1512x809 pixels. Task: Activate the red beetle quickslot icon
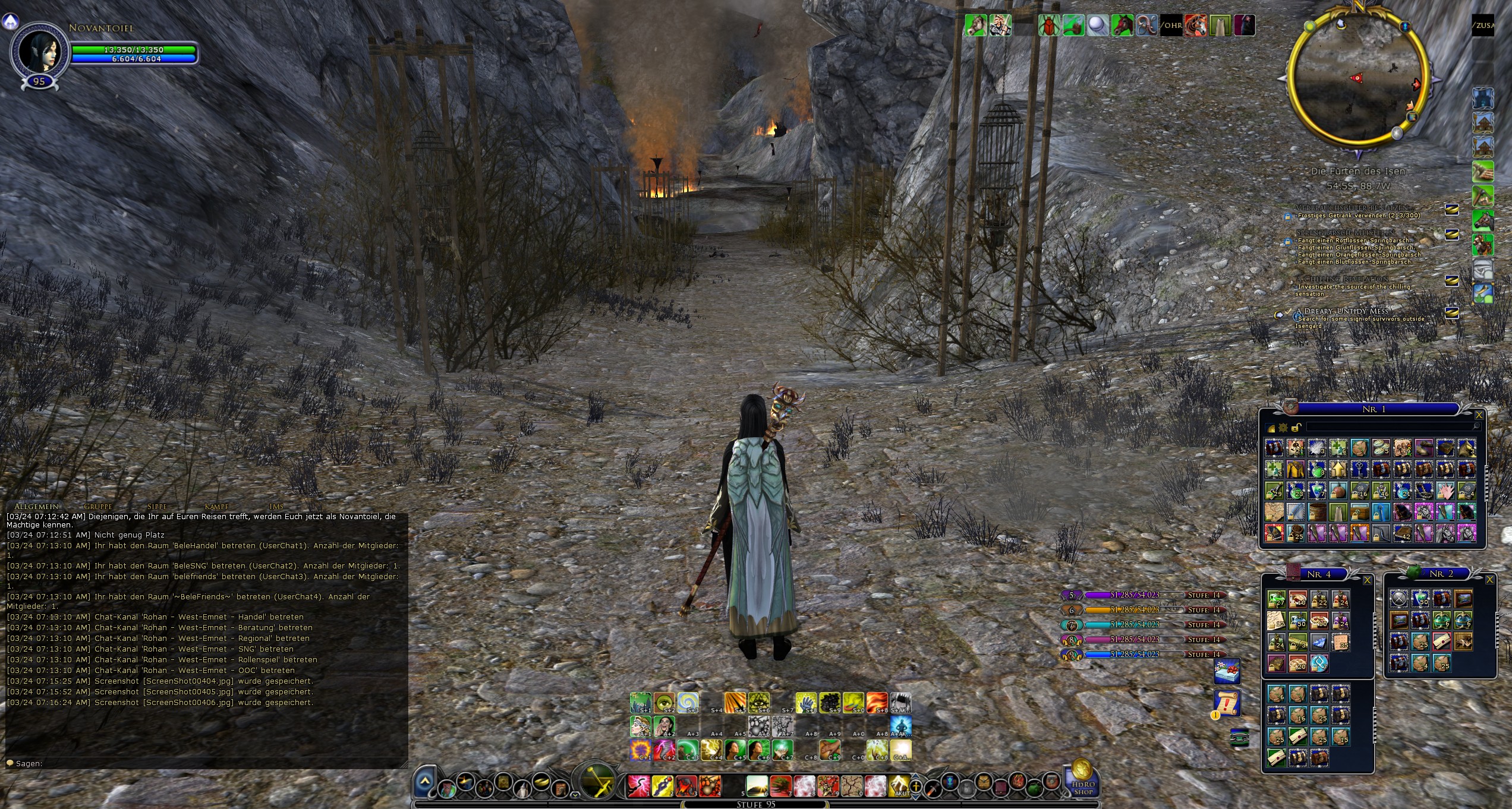(1049, 26)
